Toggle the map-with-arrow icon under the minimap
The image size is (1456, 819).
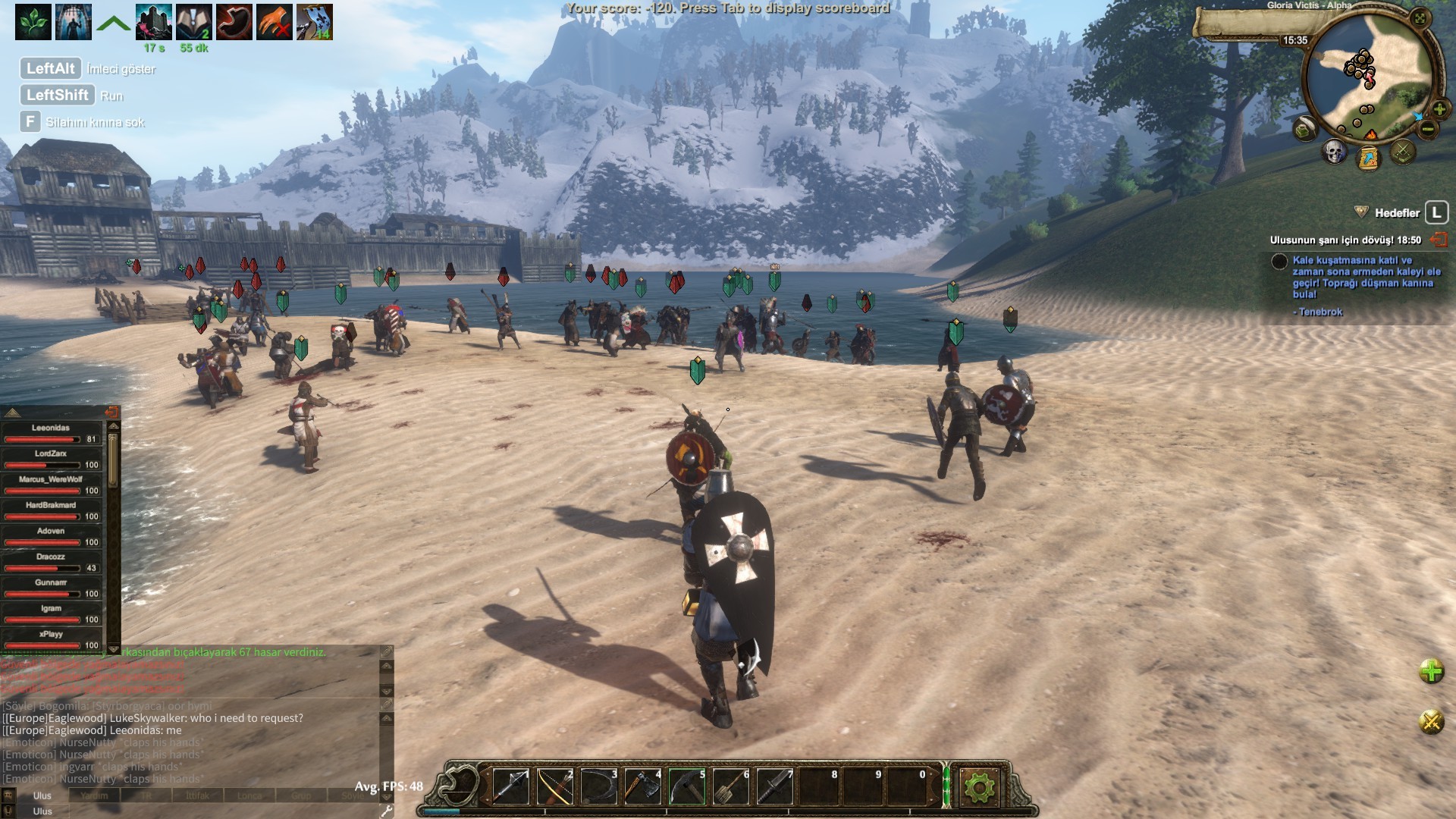(x=1370, y=158)
